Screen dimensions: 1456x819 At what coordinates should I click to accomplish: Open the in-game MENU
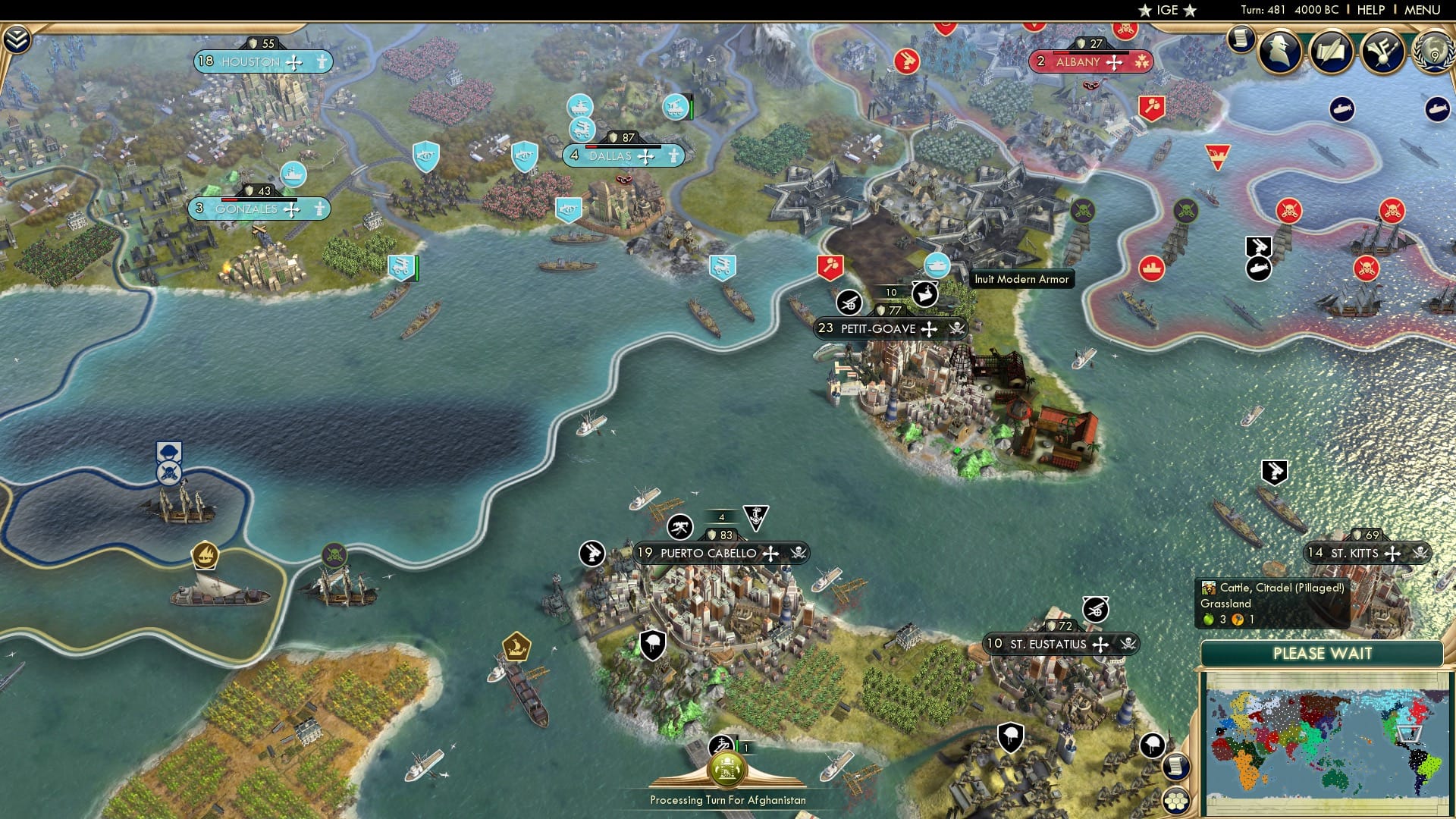[1423, 10]
